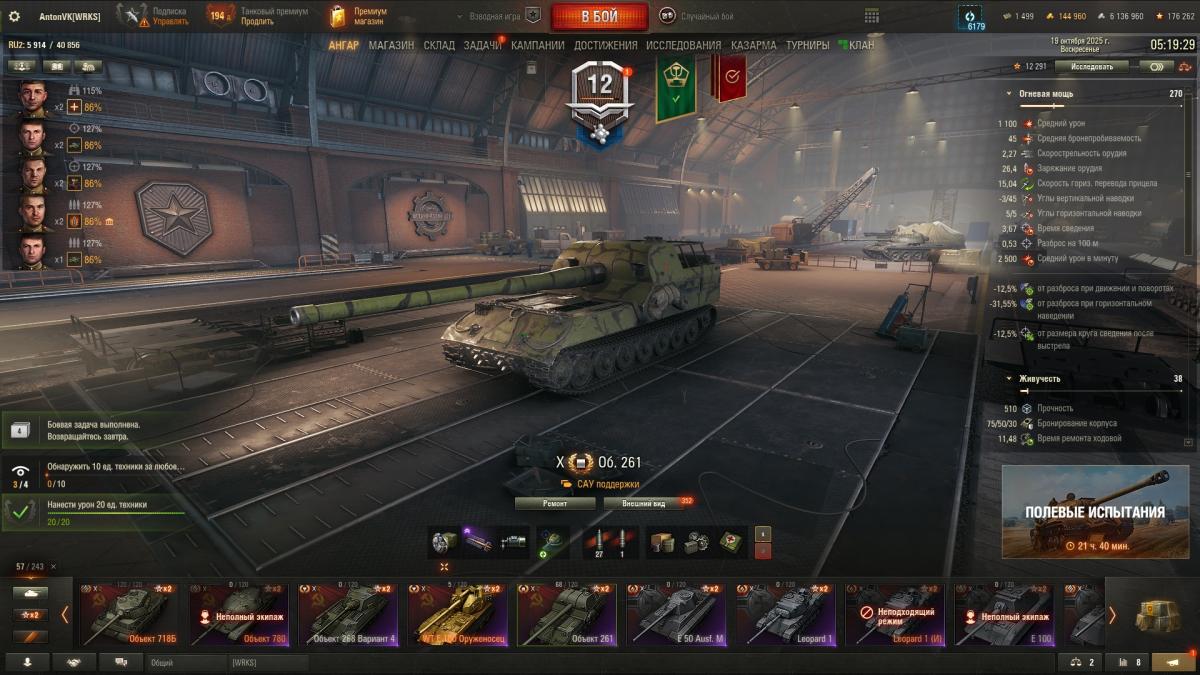Viewport: 1200px width, 675px height.
Task: Collapse the Огневая мощь firepower section
Action: pos(1009,93)
